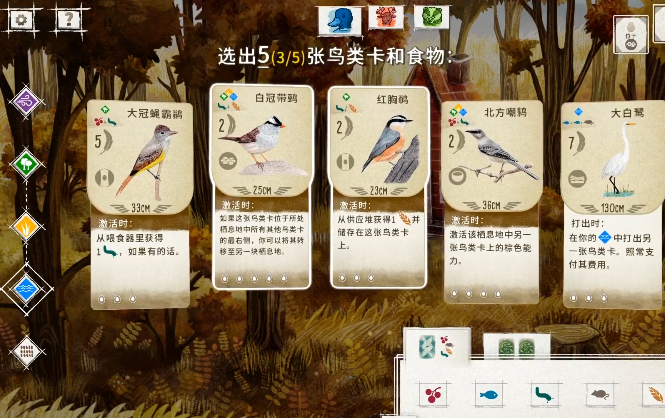View the blue bird player portrait
665x418 pixels.
pyautogui.click(x=339, y=17)
